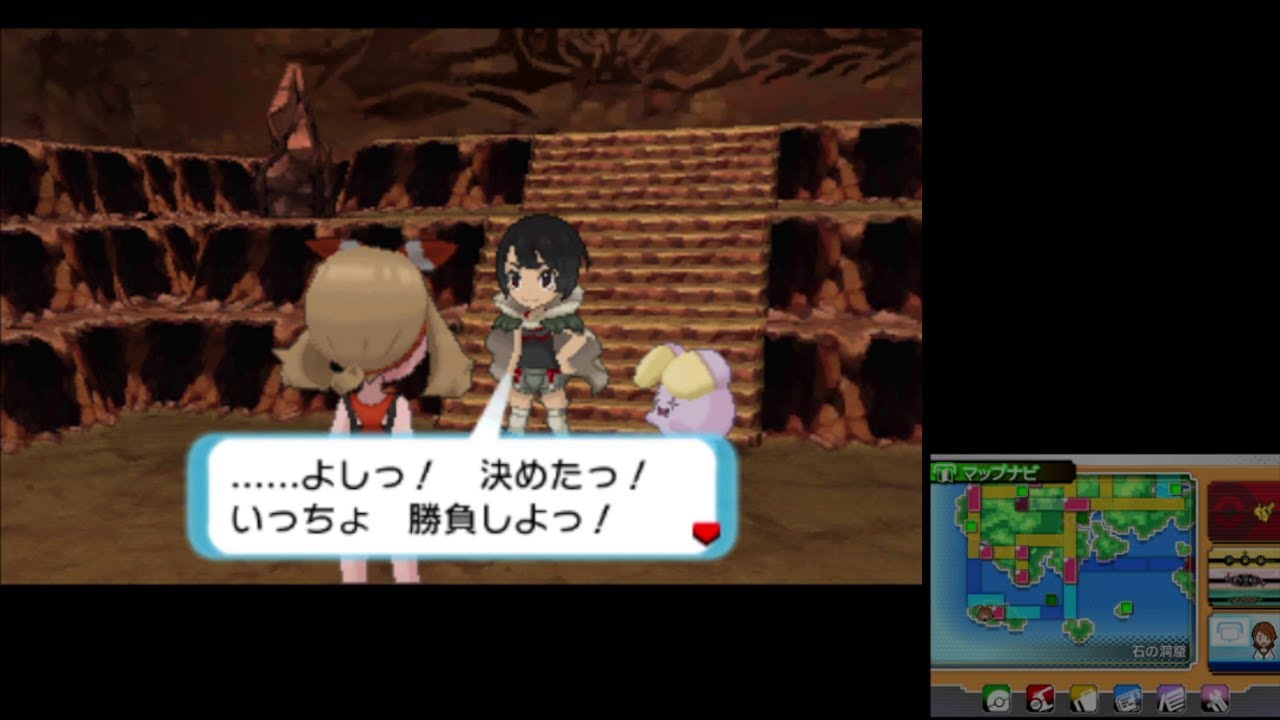This screenshot has width=1280, height=720.
Task: Select the pink city marker near the player
Action: pos(998,612)
